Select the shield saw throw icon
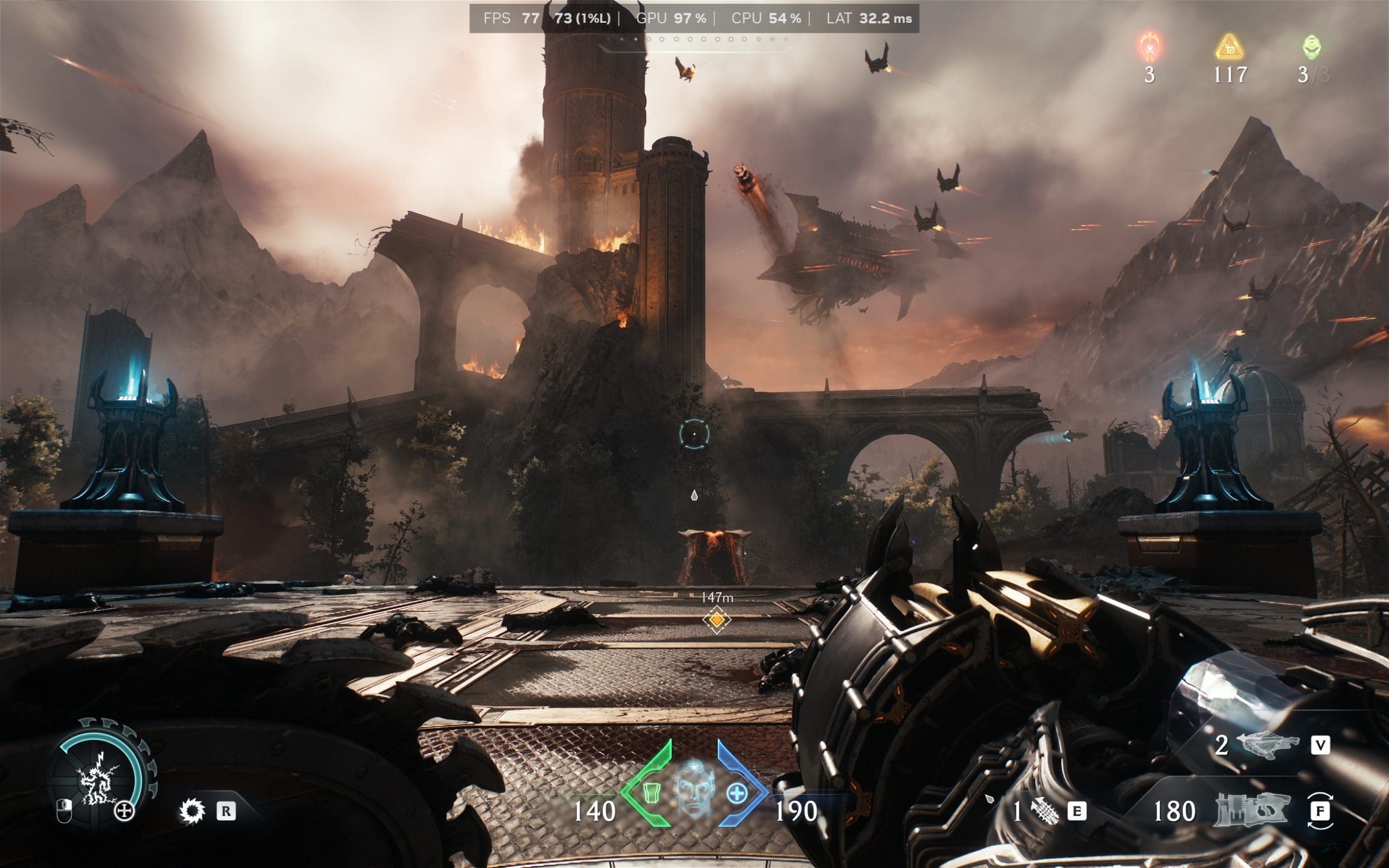1389x868 pixels. pos(192,811)
